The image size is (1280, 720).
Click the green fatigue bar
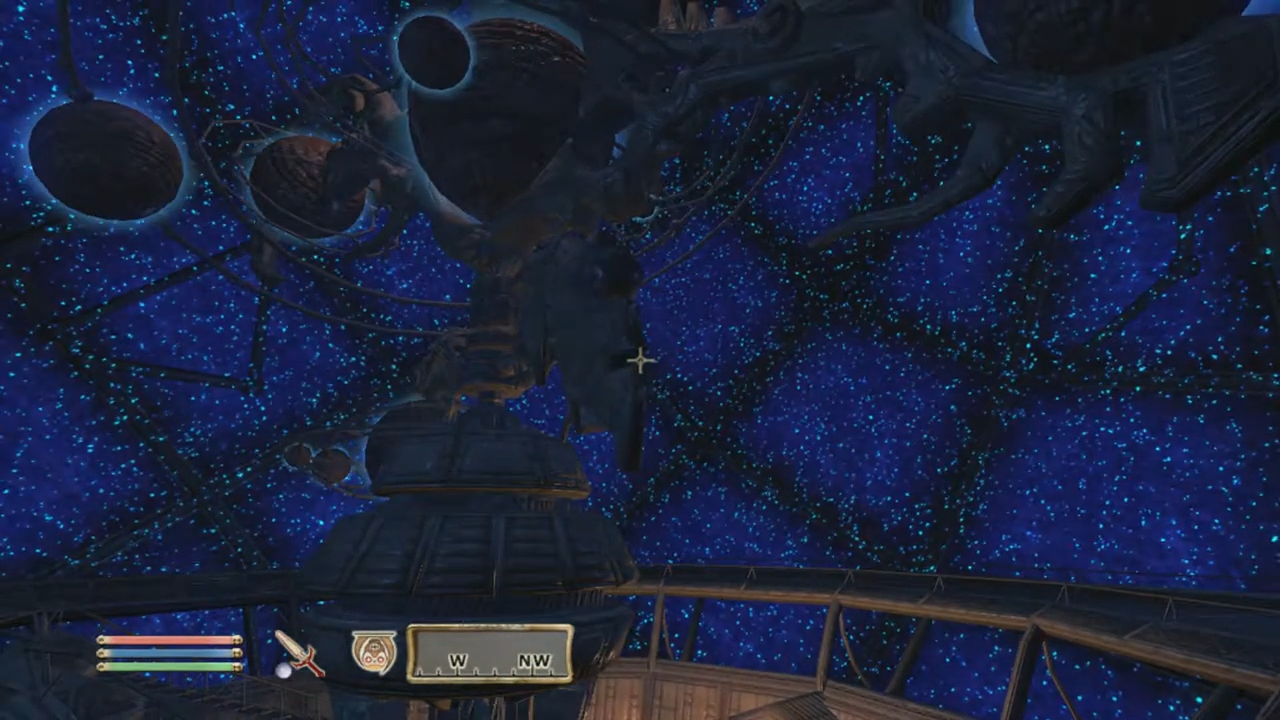(165, 669)
